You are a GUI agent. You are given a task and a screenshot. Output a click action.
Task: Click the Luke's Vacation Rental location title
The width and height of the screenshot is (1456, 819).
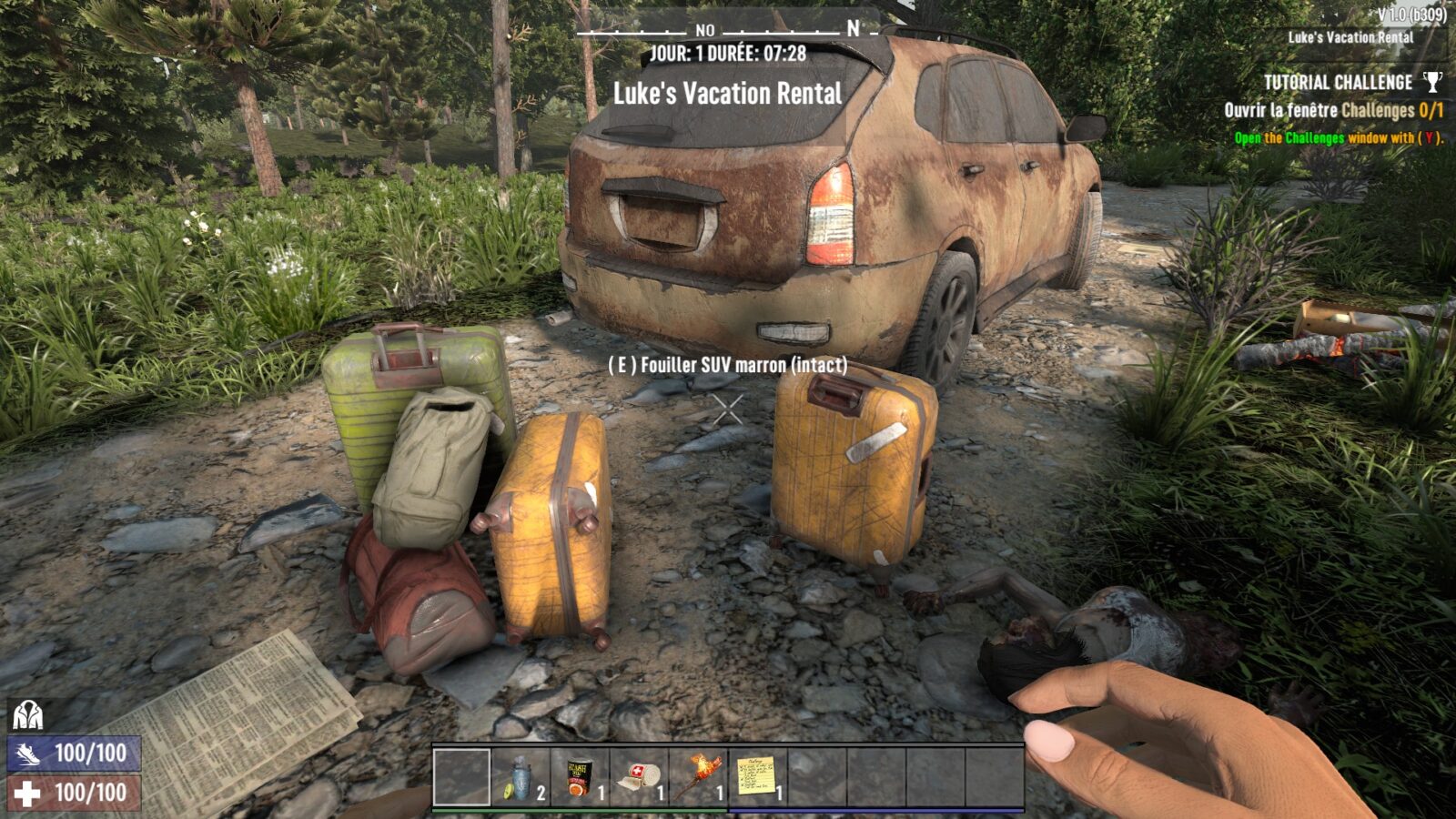click(728, 90)
